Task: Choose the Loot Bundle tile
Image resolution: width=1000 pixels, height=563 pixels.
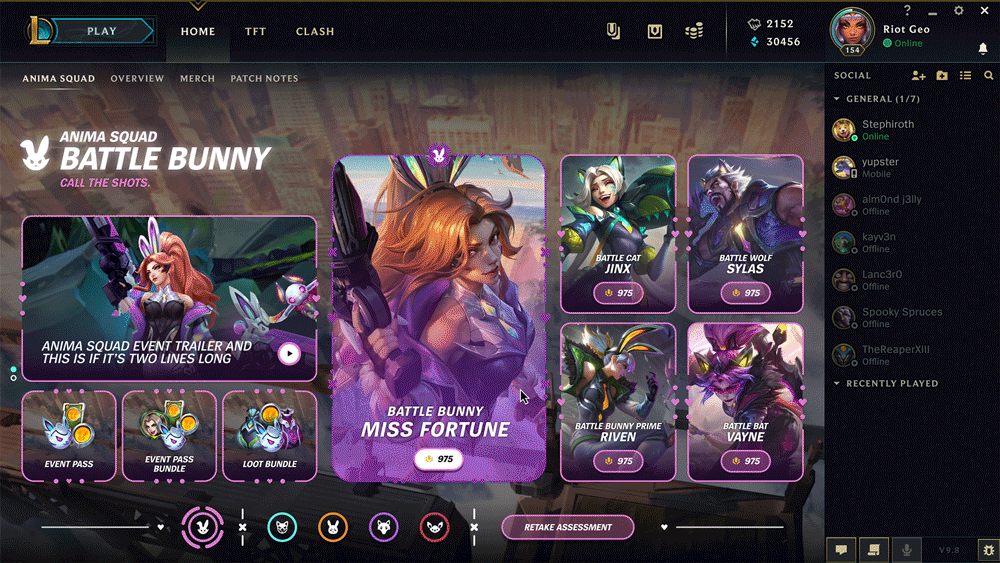Action: [x=269, y=436]
